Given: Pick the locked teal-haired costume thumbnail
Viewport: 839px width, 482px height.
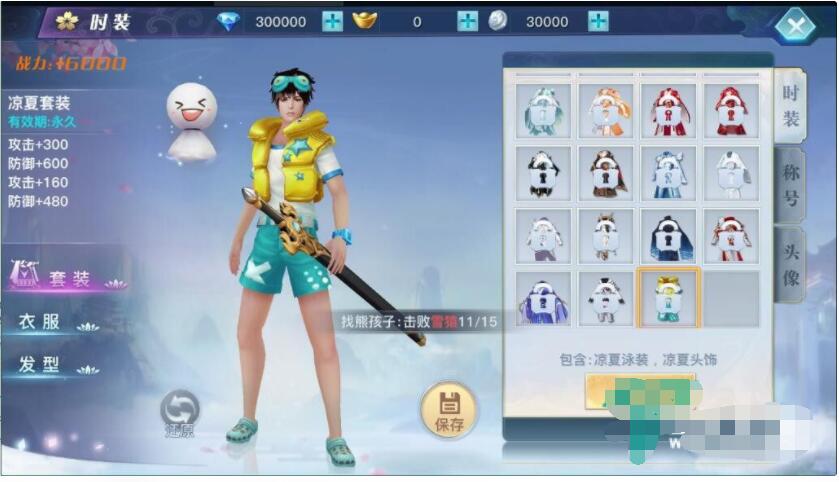Looking at the screenshot, I should (544, 111).
